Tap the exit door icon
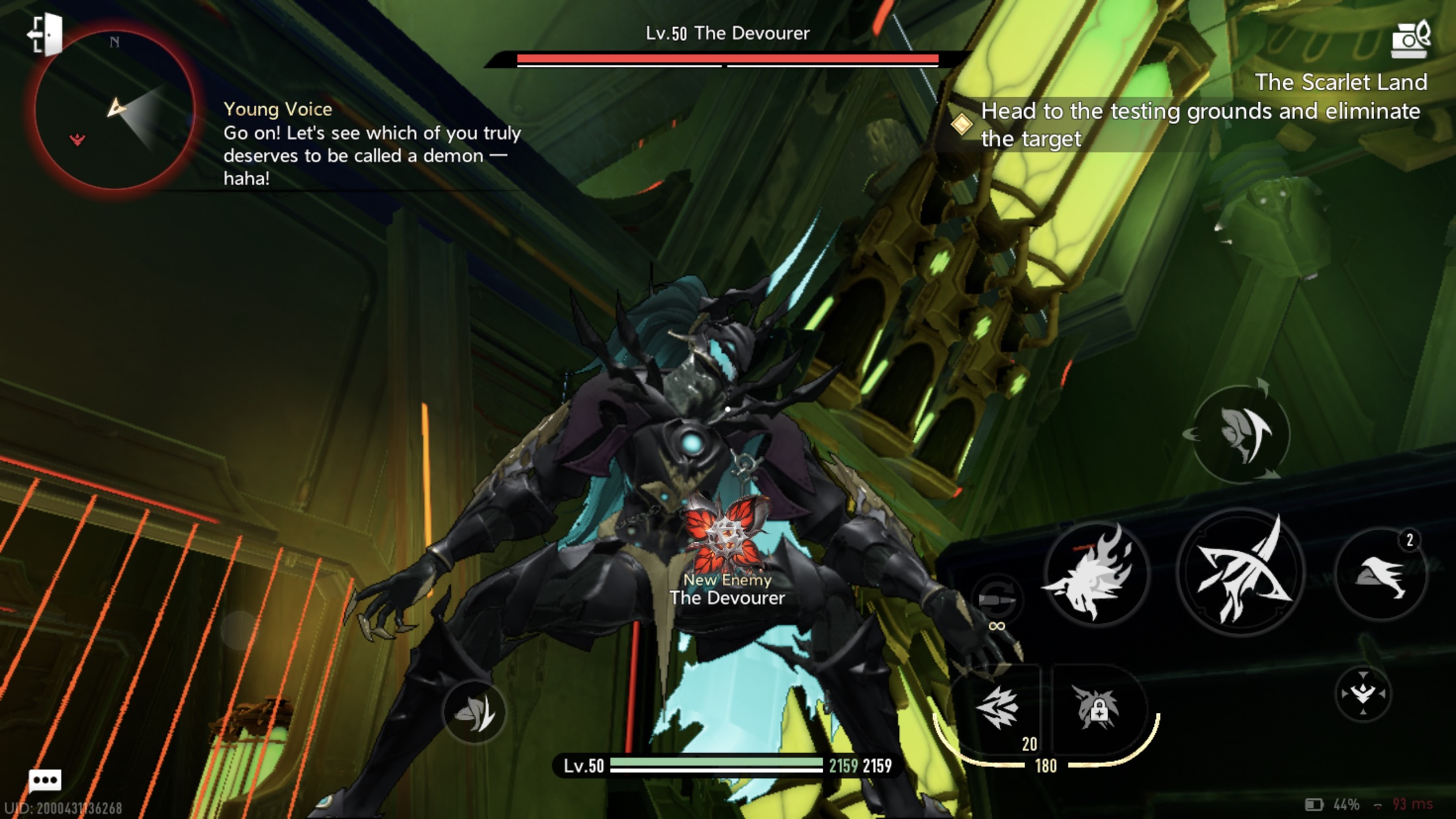The width and height of the screenshot is (1456, 819). tap(45, 34)
